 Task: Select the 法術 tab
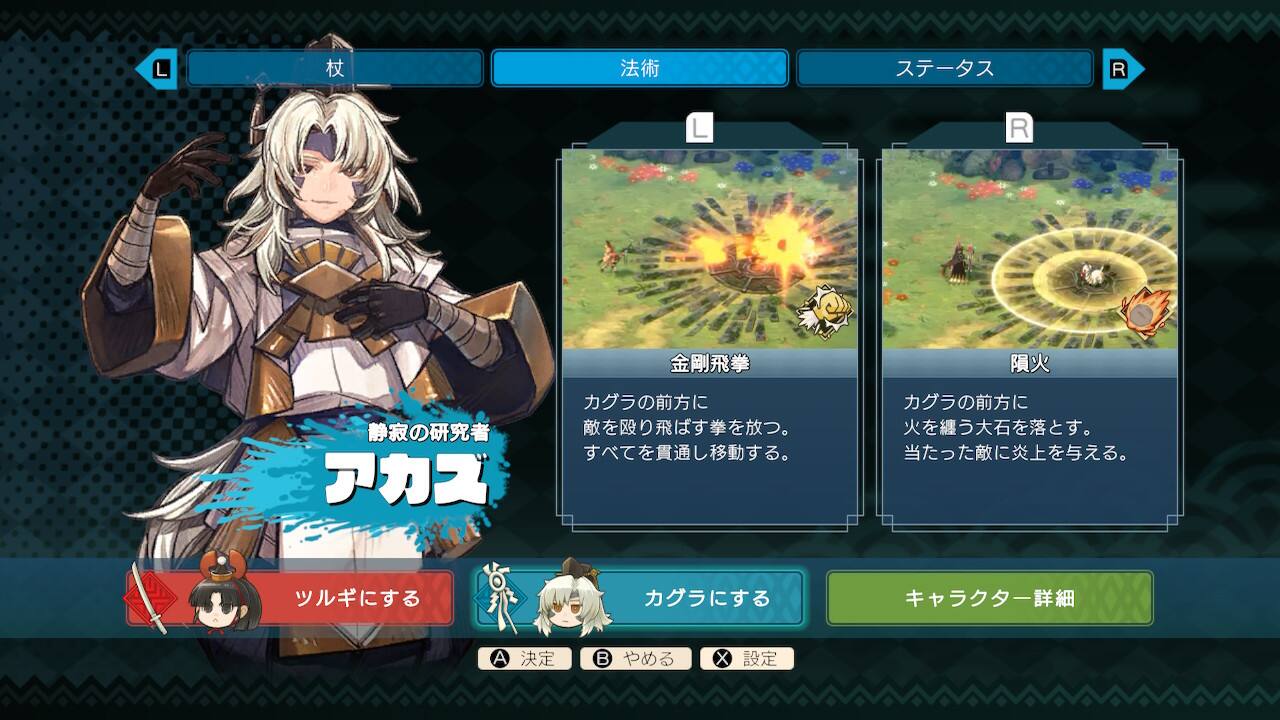pyautogui.click(x=639, y=68)
